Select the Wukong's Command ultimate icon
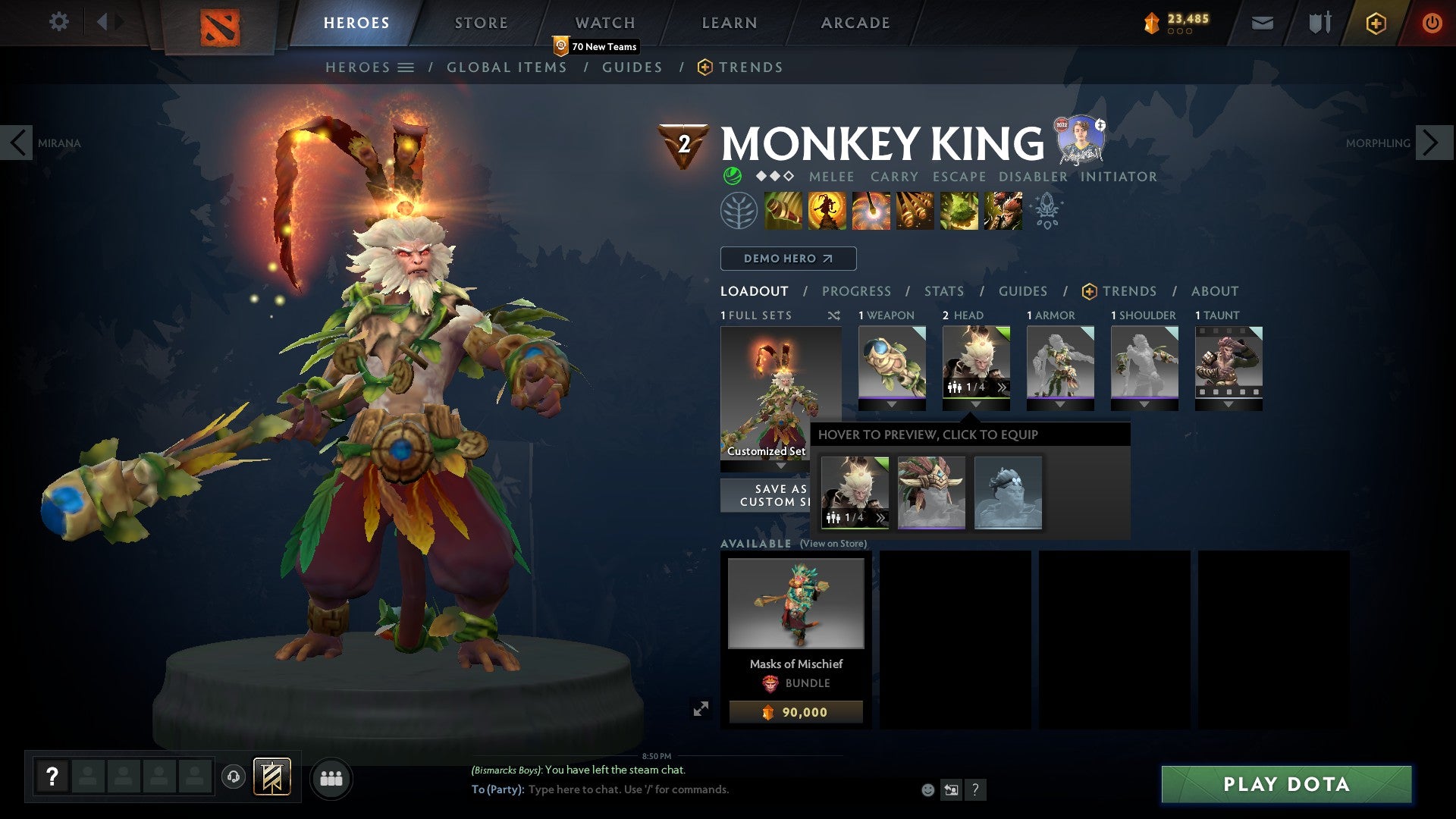Screen dimensions: 1456x819 [x=1001, y=210]
